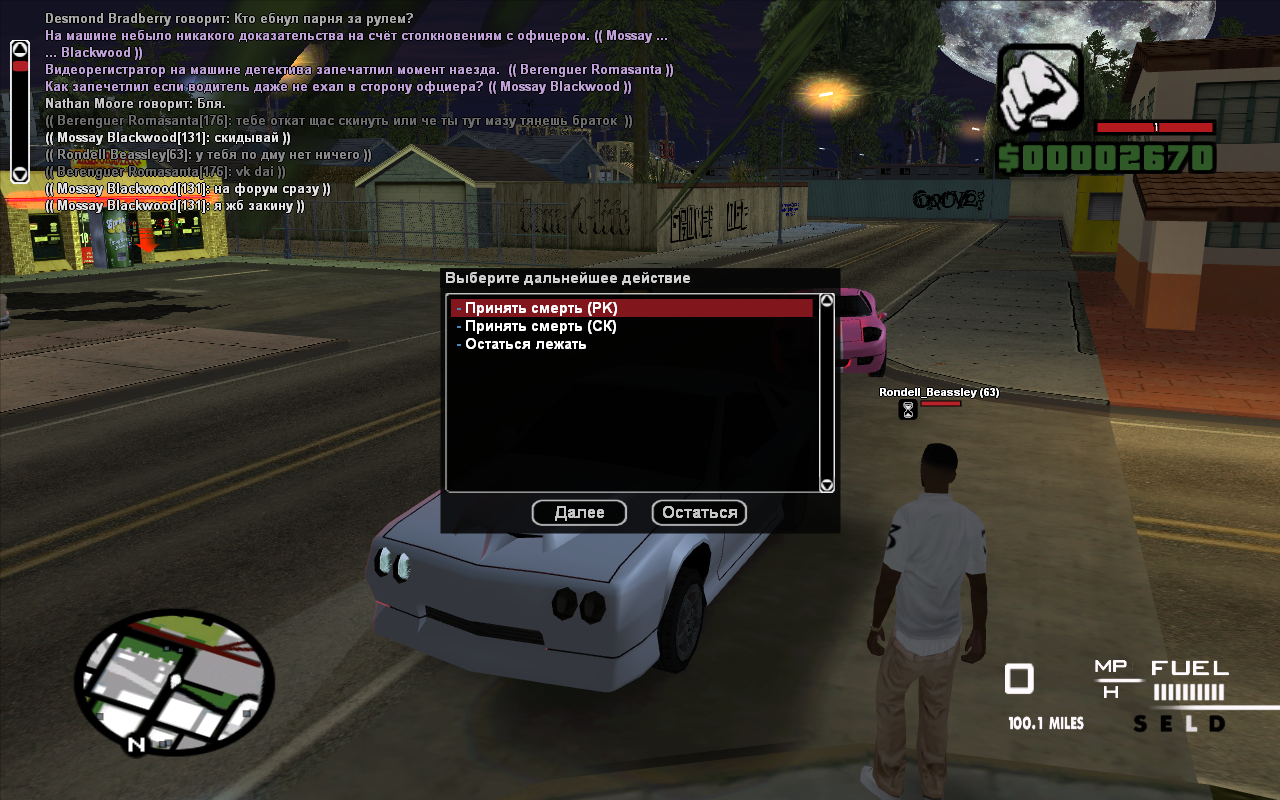This screenshot has width=1280, height=800.
Task: Click the fist weapon icon
Action: [1040, 87]
